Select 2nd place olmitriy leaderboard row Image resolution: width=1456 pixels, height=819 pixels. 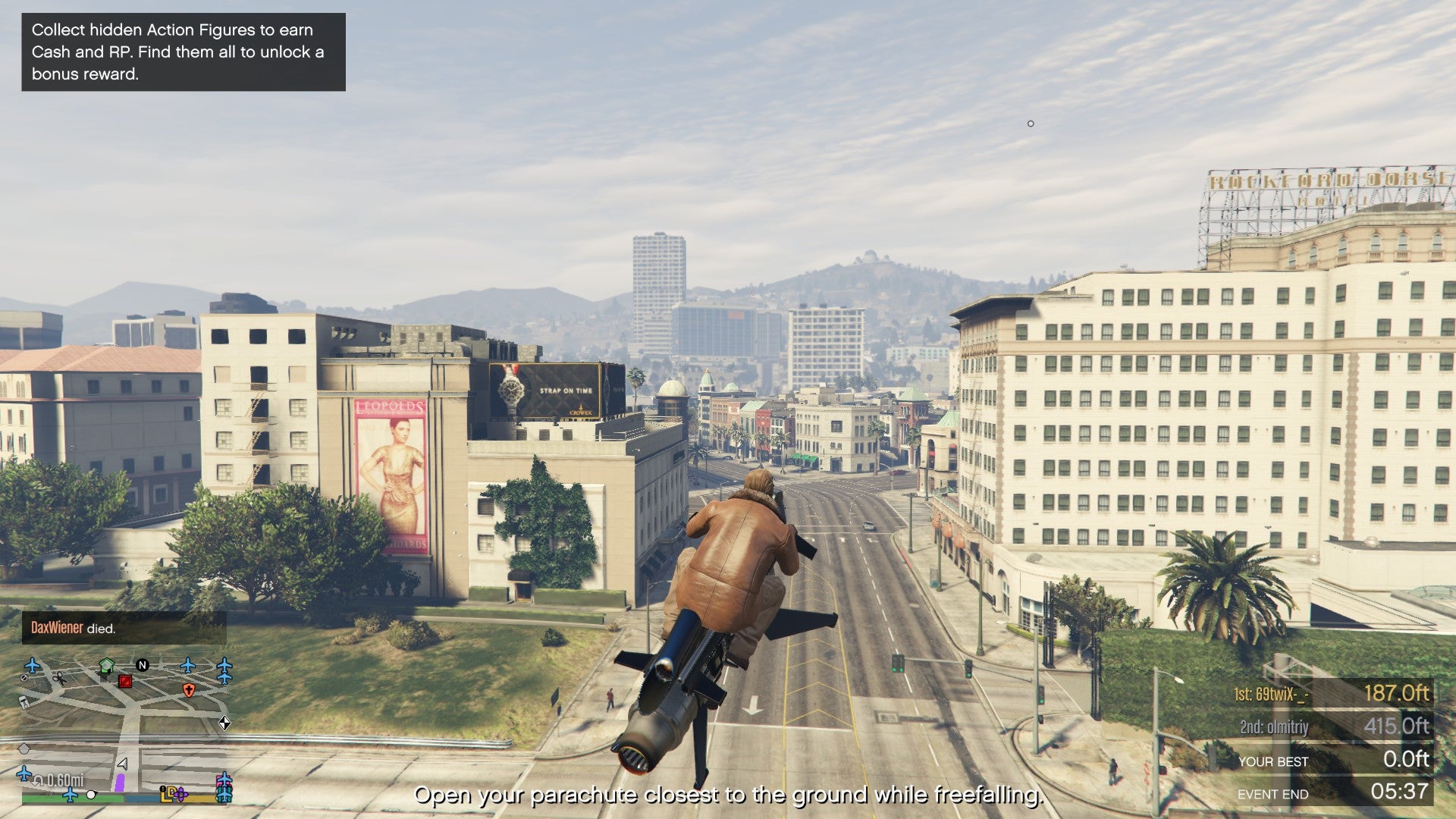pyautogui.click(x=1332, y=726)
